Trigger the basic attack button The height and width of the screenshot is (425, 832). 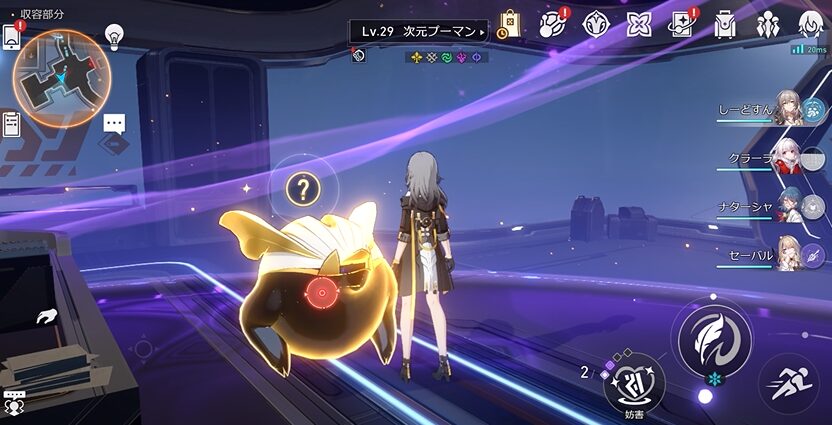coord(714,338)
